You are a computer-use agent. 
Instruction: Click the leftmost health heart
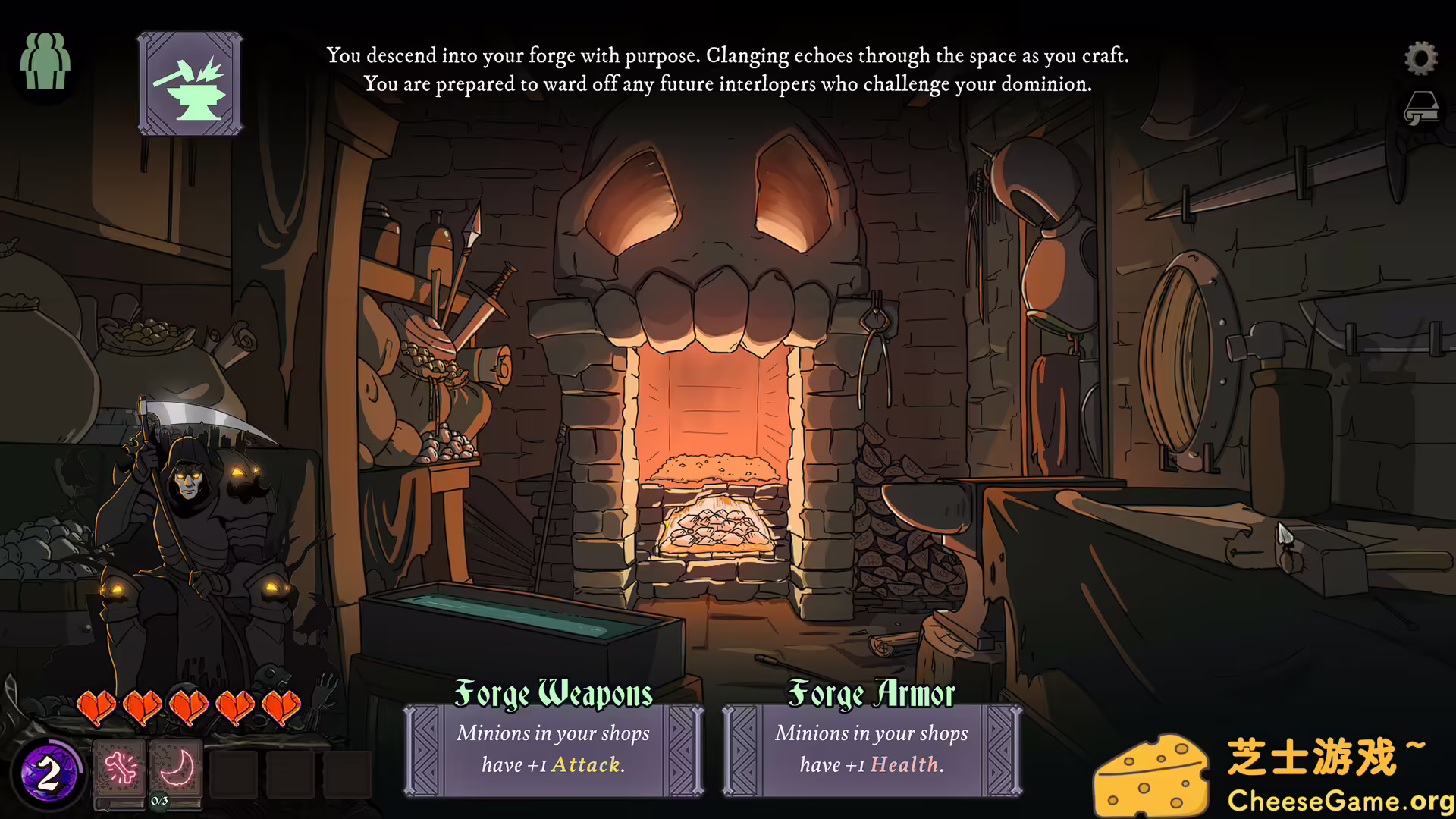pos(98,705)
